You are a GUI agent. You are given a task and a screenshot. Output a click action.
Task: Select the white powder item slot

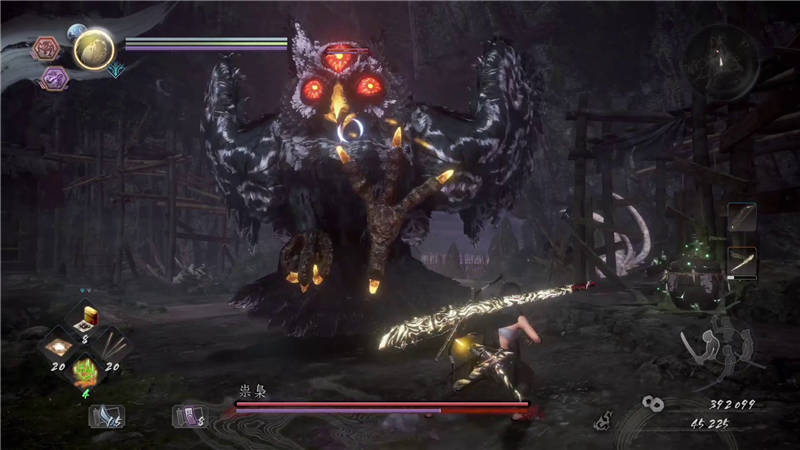coord(58,349)
